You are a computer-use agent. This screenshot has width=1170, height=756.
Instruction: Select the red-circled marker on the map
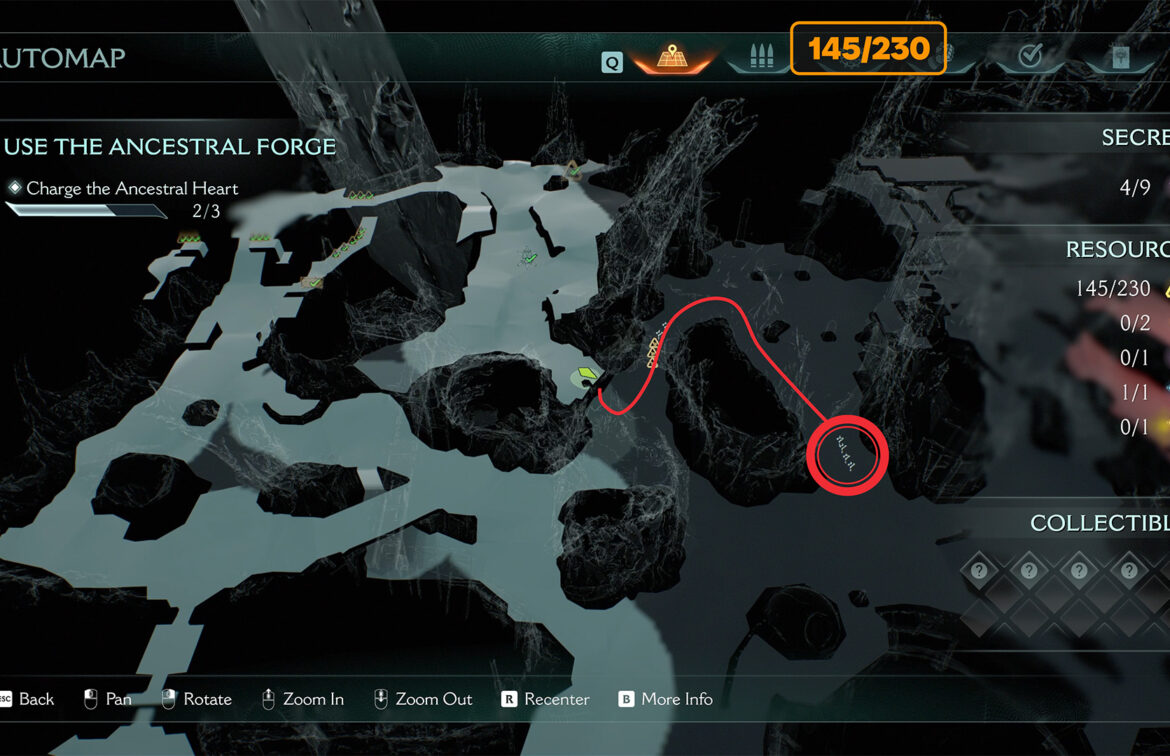(847, 452)
